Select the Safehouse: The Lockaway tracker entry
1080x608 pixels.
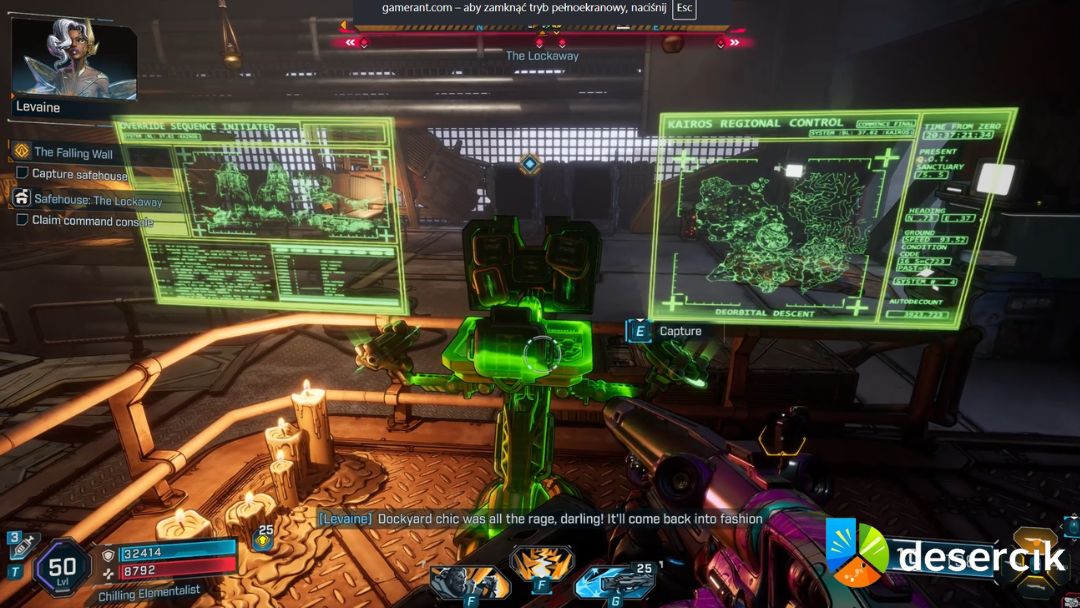[x=98, y=200]
